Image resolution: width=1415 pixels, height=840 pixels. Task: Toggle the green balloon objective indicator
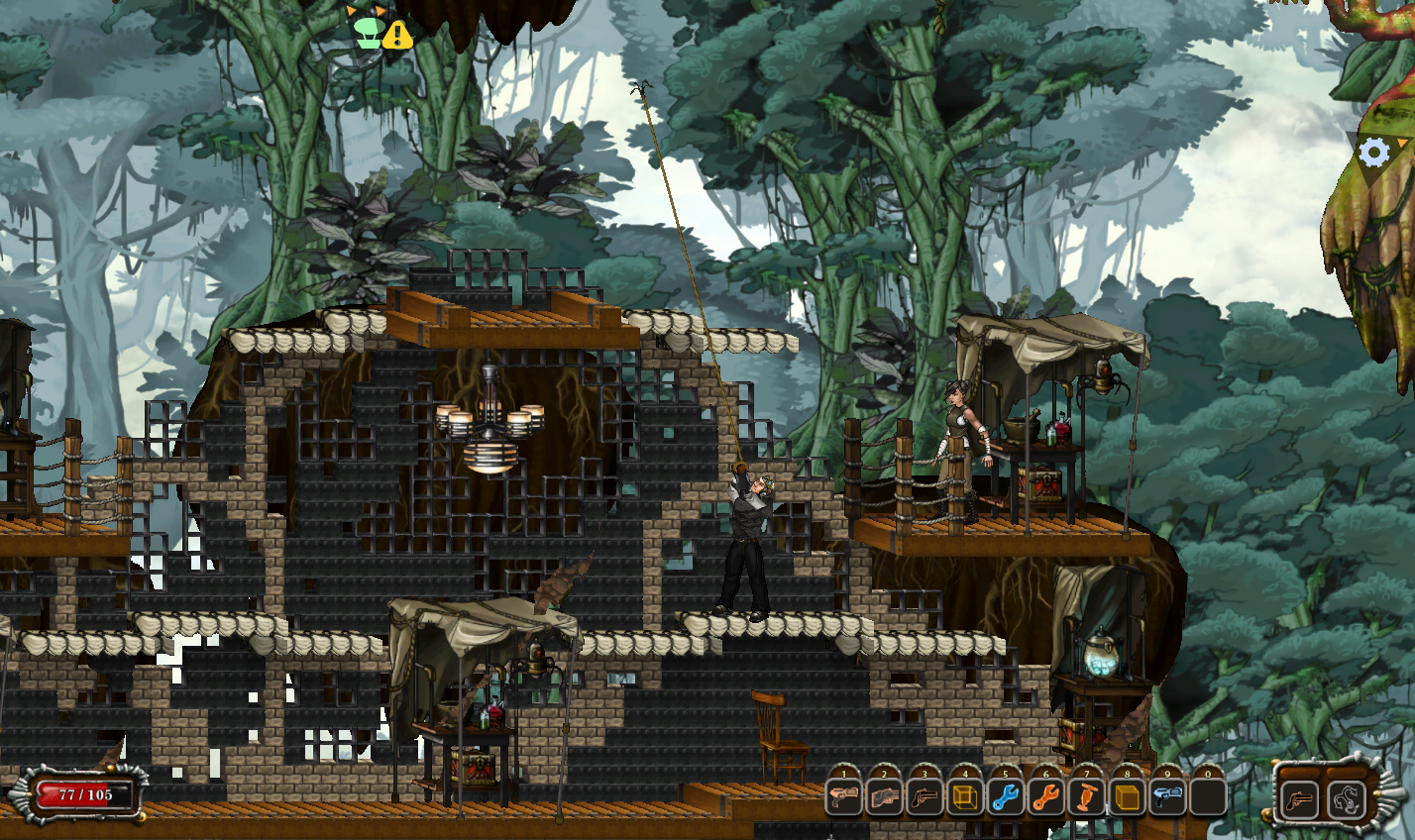coord(368,34)
